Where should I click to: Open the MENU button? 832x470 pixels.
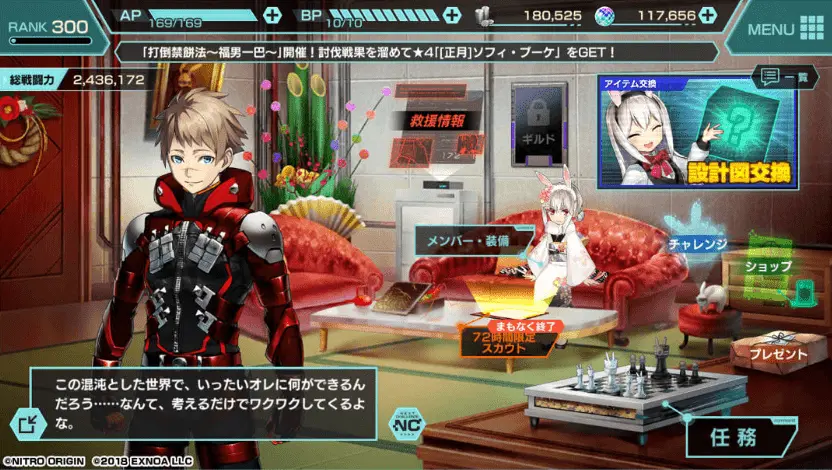click(x=782, y=28)
